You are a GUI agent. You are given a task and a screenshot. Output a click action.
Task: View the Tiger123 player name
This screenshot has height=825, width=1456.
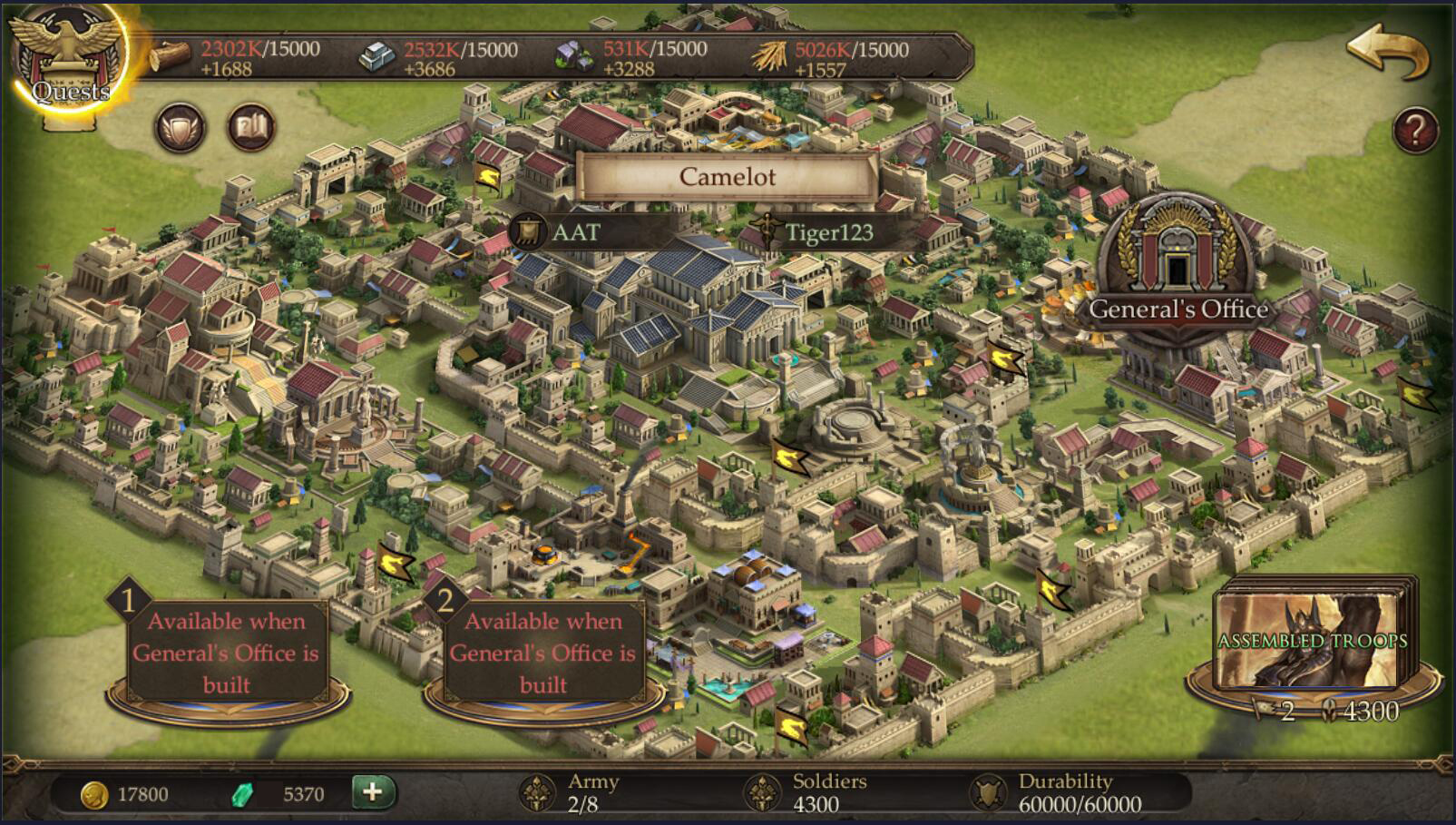[828, 233]
